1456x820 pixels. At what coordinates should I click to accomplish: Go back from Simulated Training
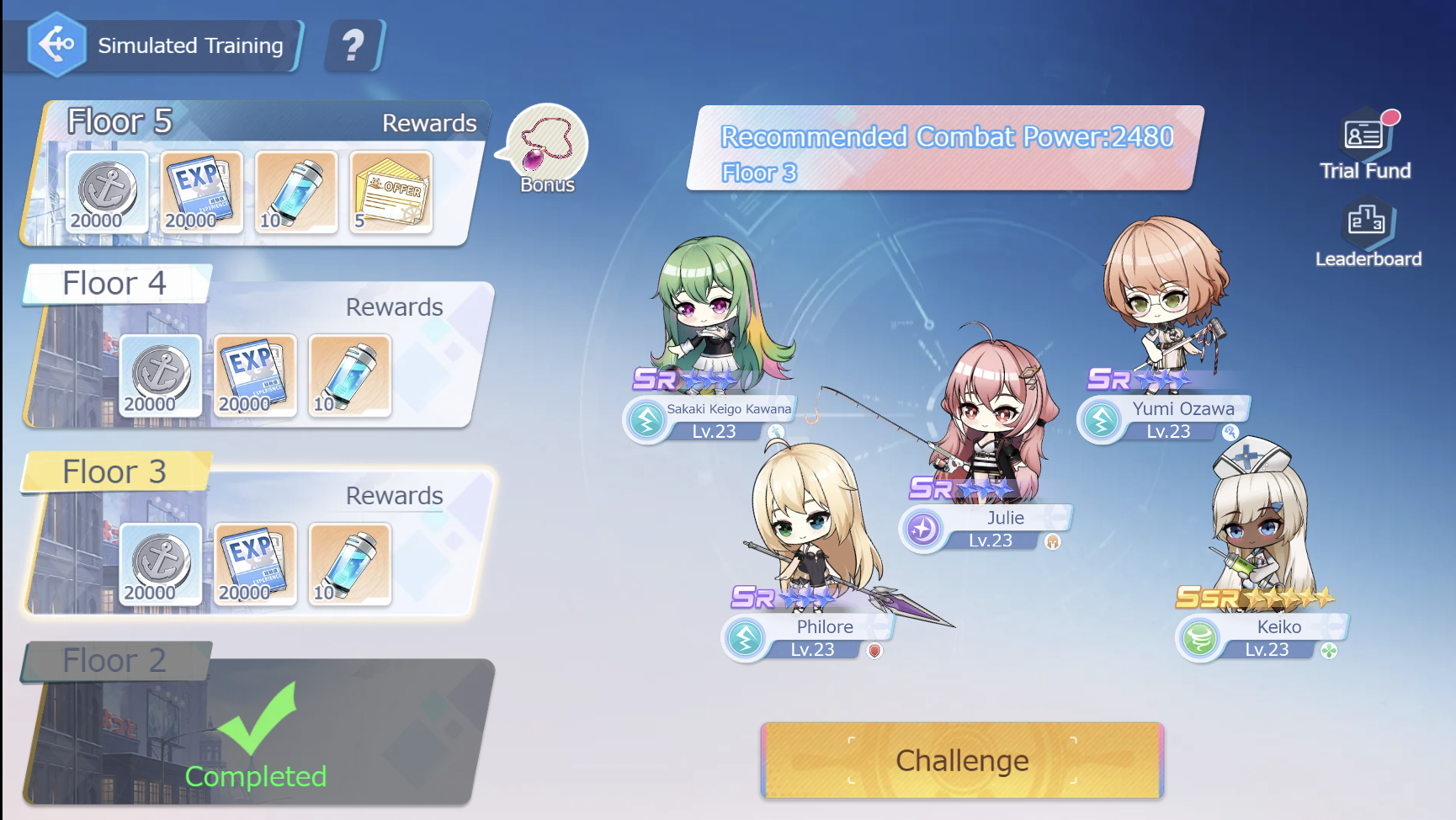[x=56, y=44]
